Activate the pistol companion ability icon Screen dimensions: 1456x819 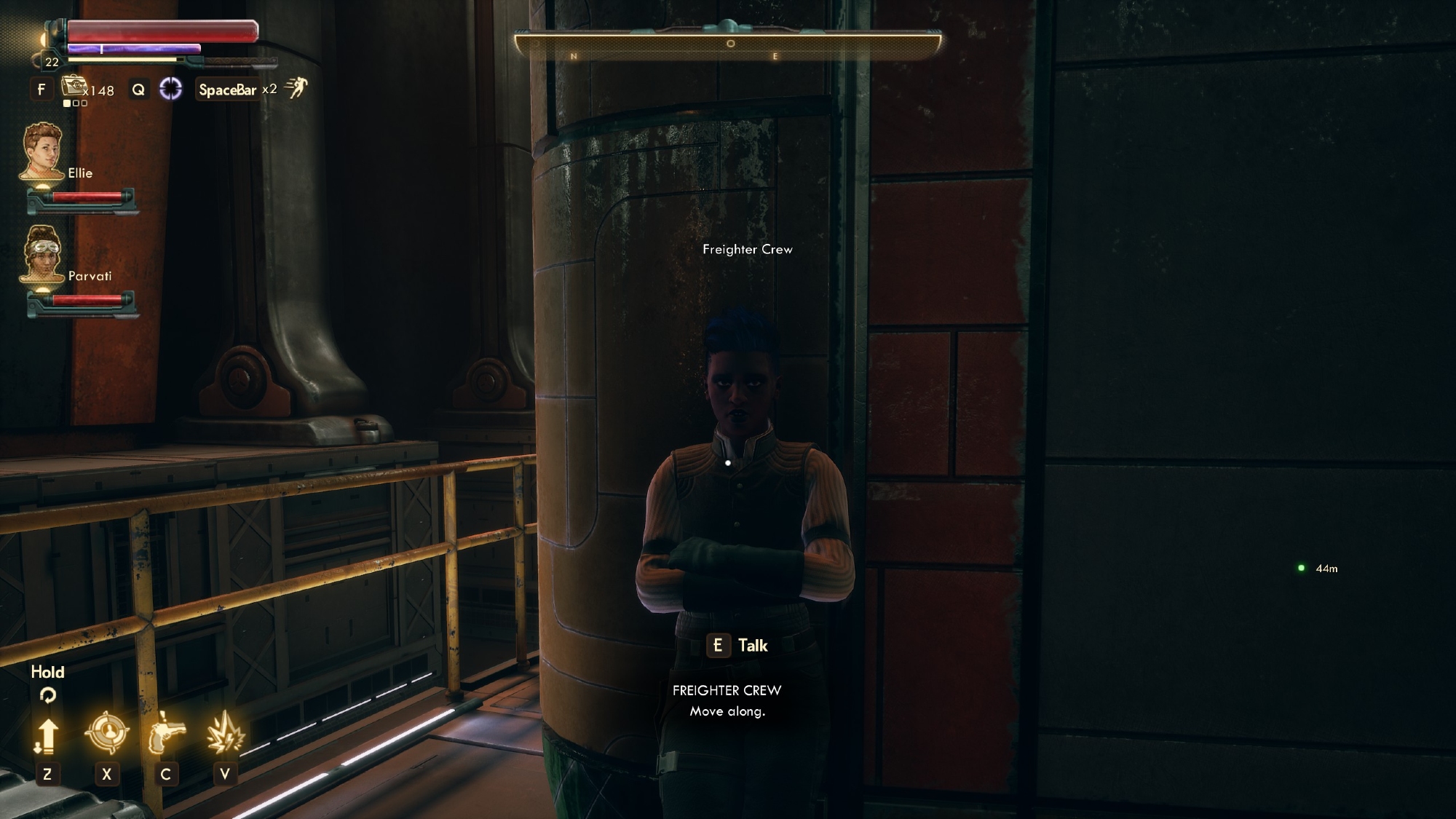coord(166,734)
